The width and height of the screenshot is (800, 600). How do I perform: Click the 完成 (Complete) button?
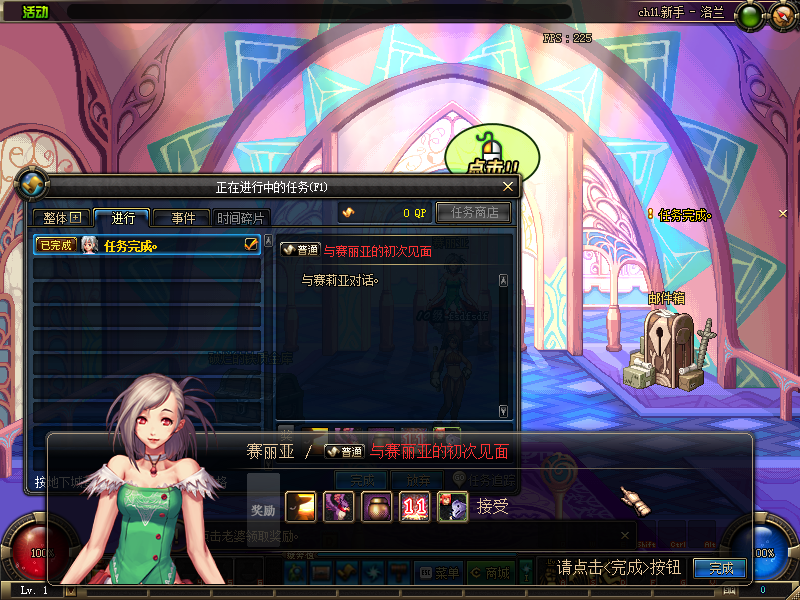click(x=720, y=568)
